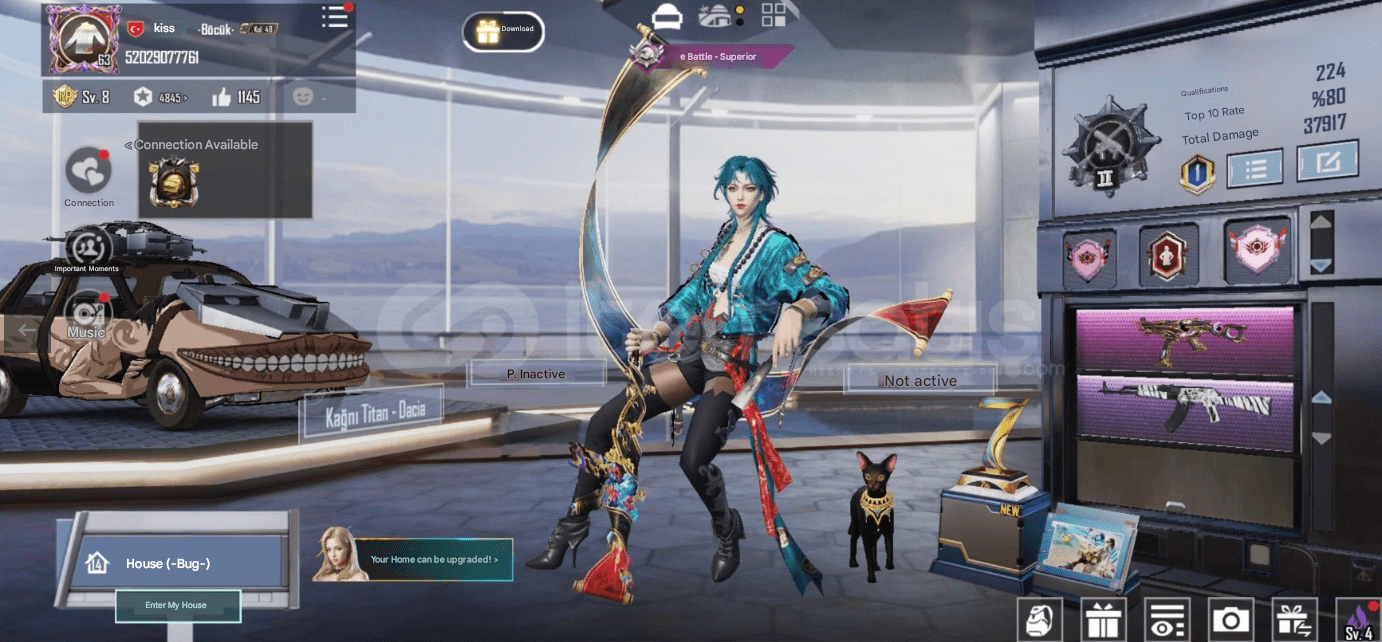The height and width of the screenshot is (642, 1382).
Task: Open the purple flame Sv. 4 icon
Action: pyautogui.click(x=1359, y=620)
